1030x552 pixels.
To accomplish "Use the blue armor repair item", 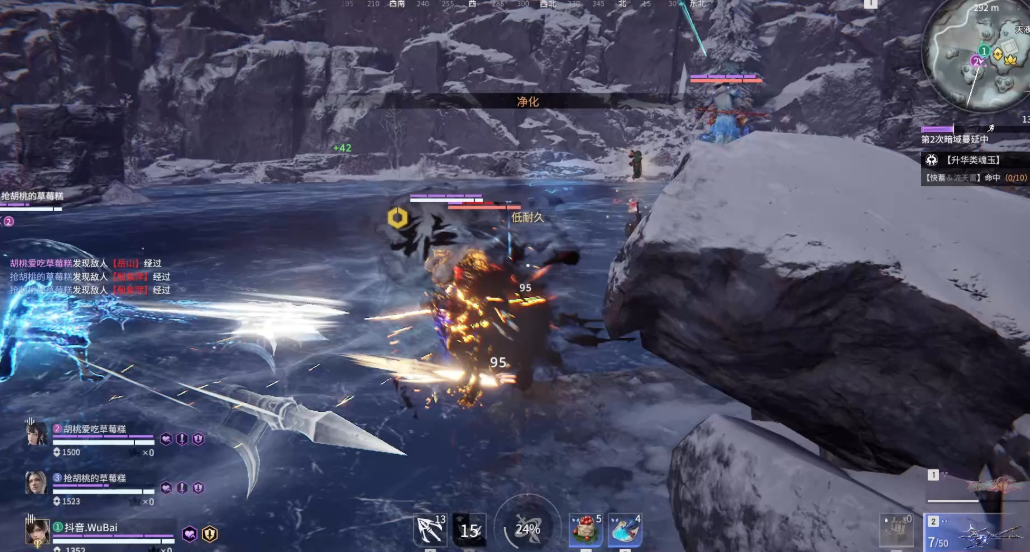I will (624, 530).
